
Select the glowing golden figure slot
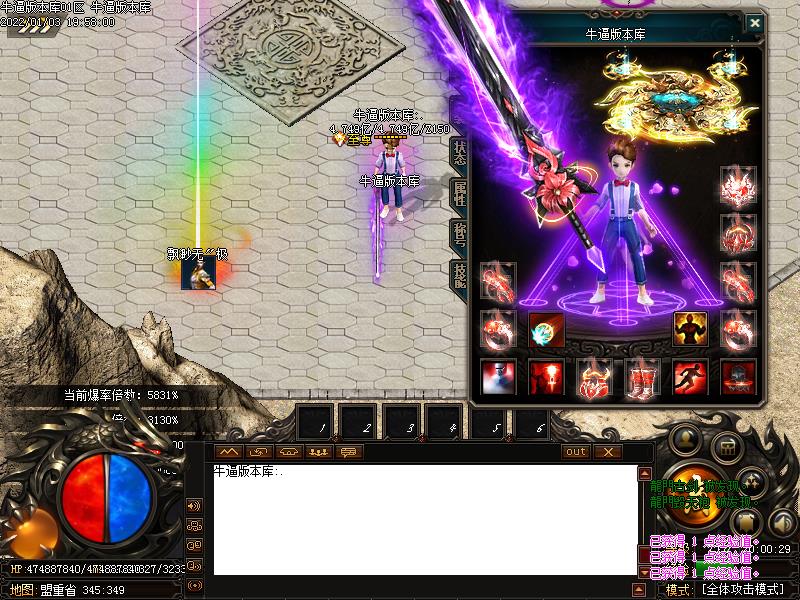690,329
